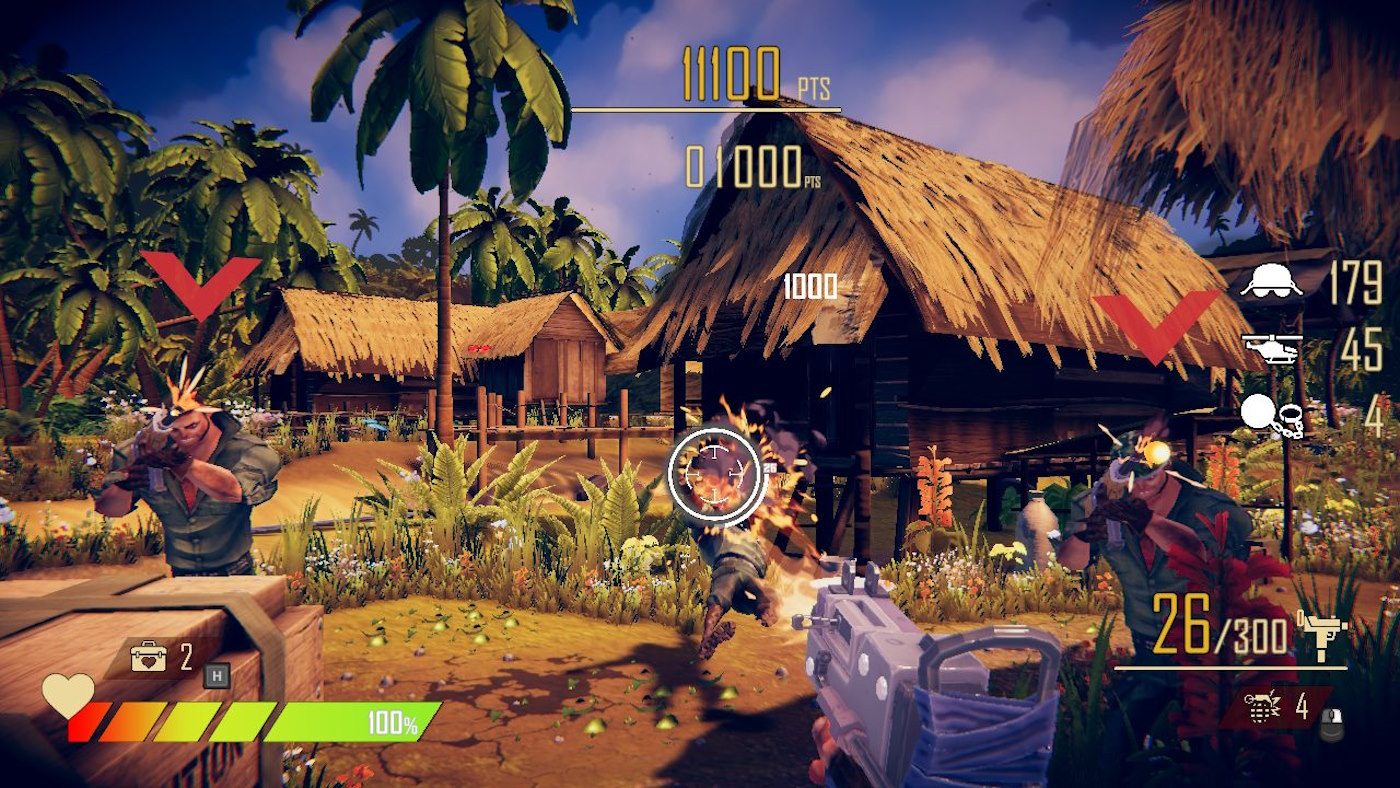Click the handcuffs prisoner icon

coord(1271,416)
